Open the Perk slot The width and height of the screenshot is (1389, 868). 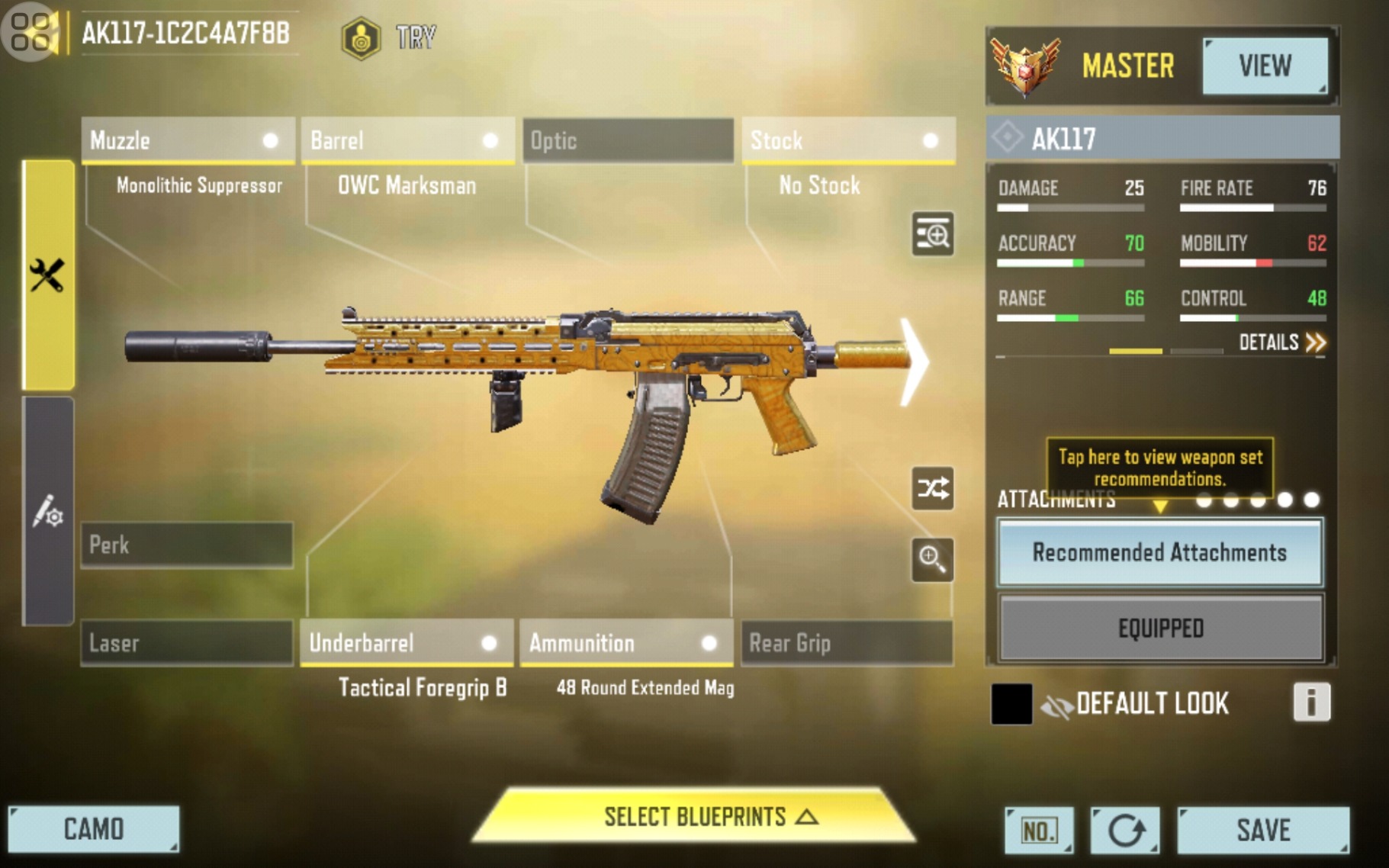(187, 545)
